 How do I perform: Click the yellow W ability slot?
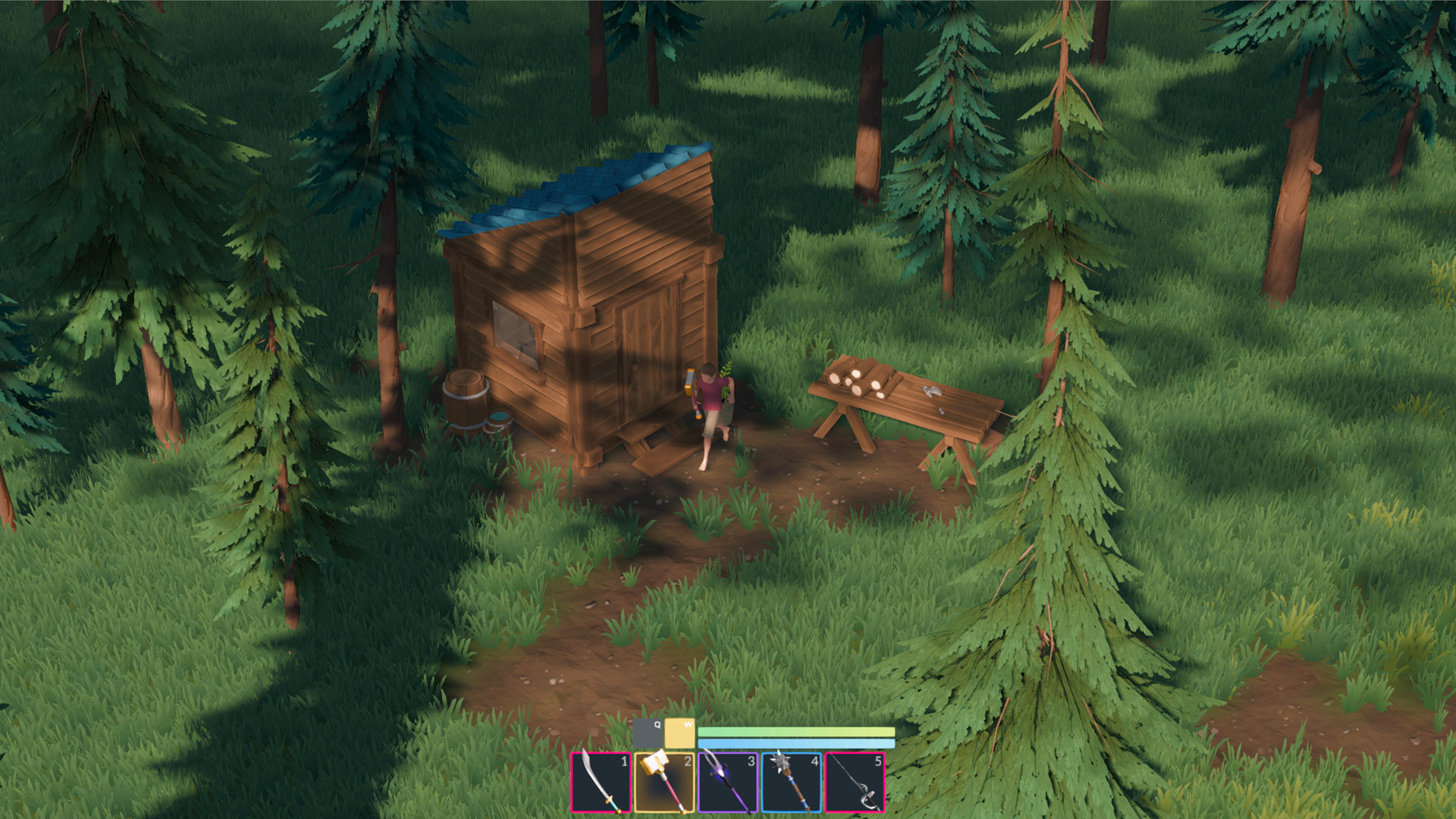click(x=681, y=733)
